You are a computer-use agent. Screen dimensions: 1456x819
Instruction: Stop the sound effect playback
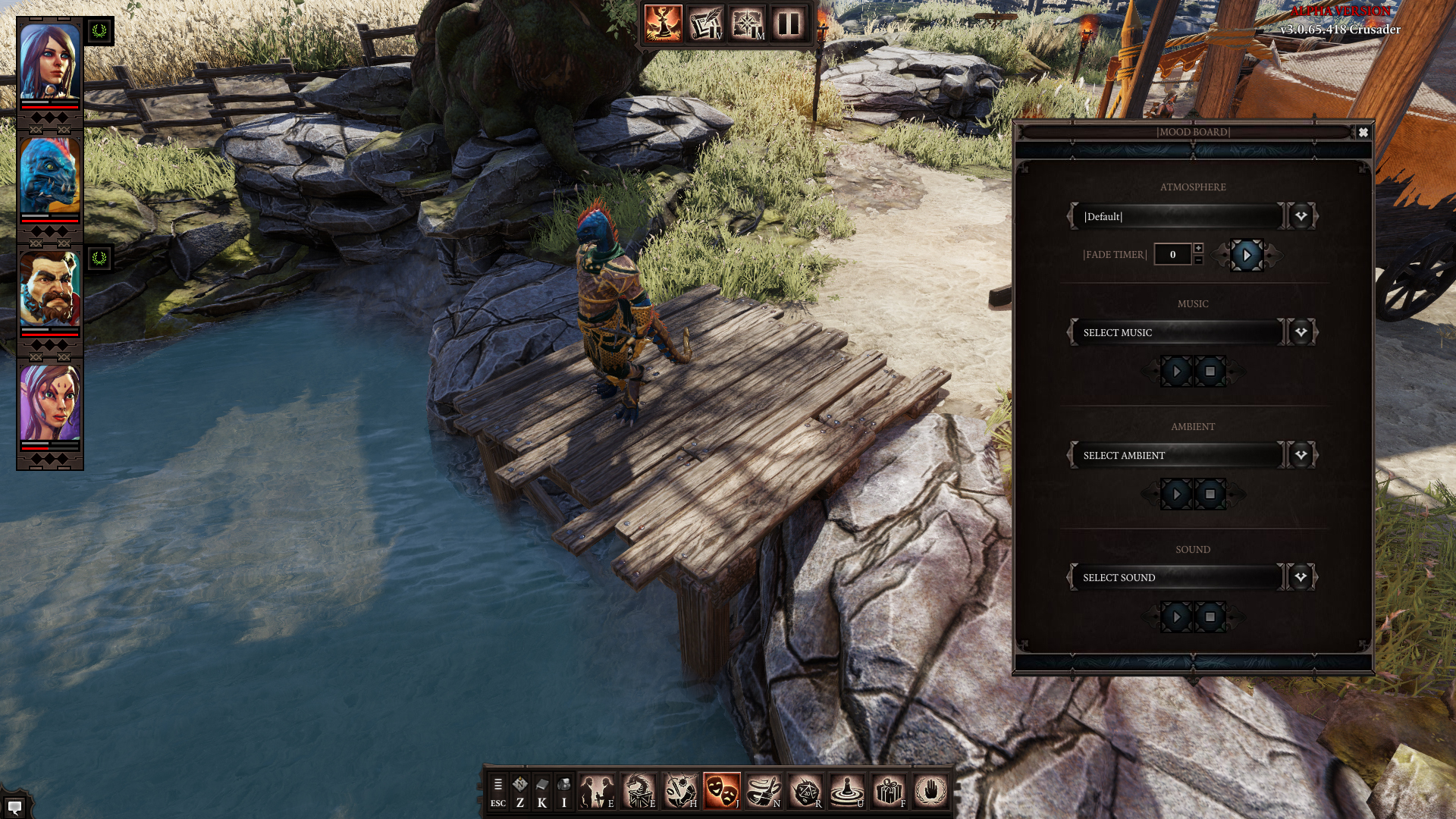1210,617
